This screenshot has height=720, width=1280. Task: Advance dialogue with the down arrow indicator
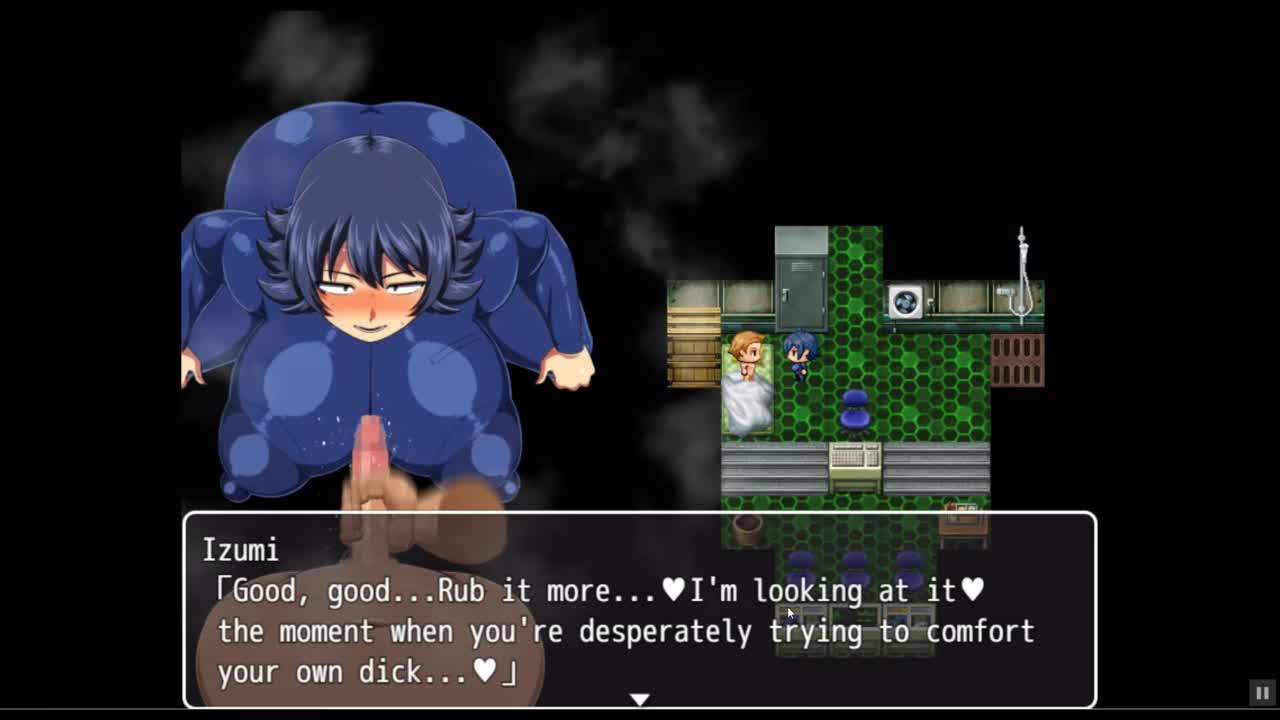click(640, 699)
